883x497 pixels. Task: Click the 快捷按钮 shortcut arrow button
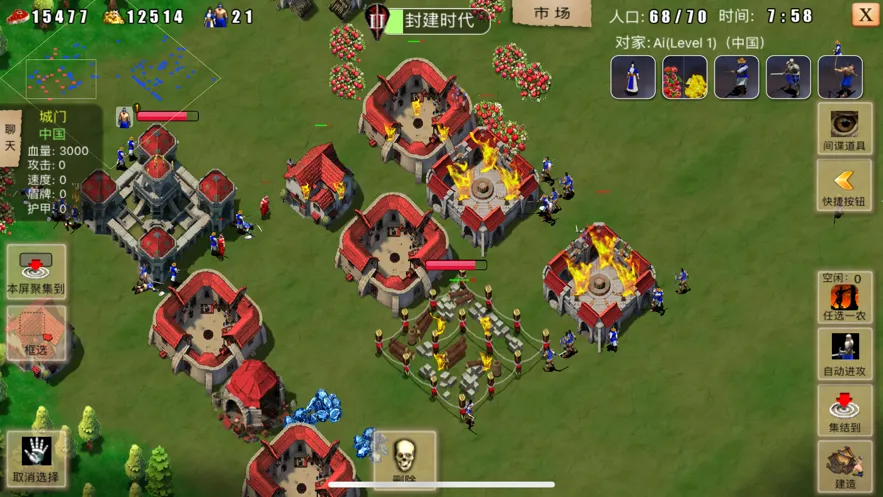click(844, 186)
